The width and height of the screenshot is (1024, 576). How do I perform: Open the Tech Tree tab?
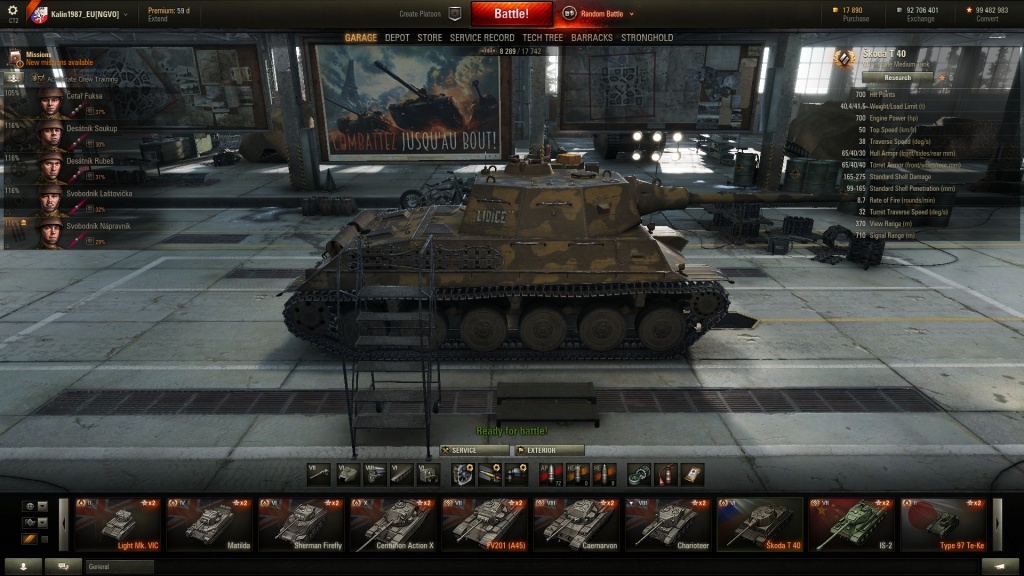click(x=542, y=38)
